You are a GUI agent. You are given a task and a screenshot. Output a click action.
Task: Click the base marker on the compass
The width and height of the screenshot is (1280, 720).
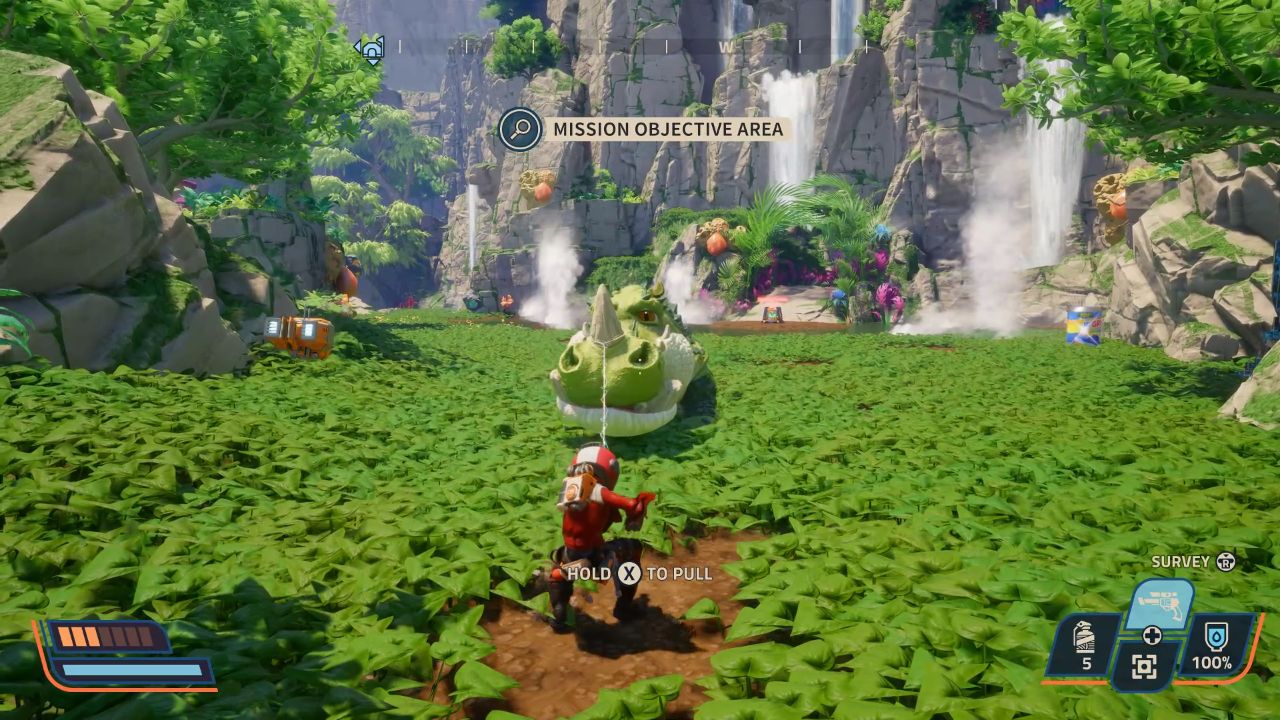(x=369, y=48)
